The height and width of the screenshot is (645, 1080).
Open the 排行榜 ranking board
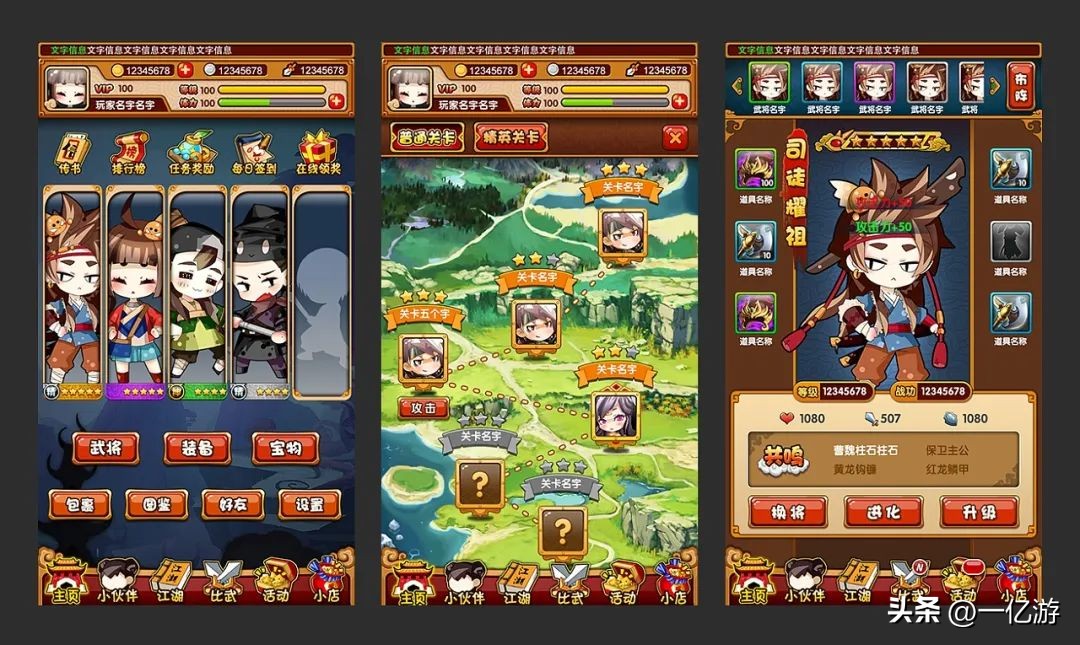pyautogui.click(x=127, y=152)
